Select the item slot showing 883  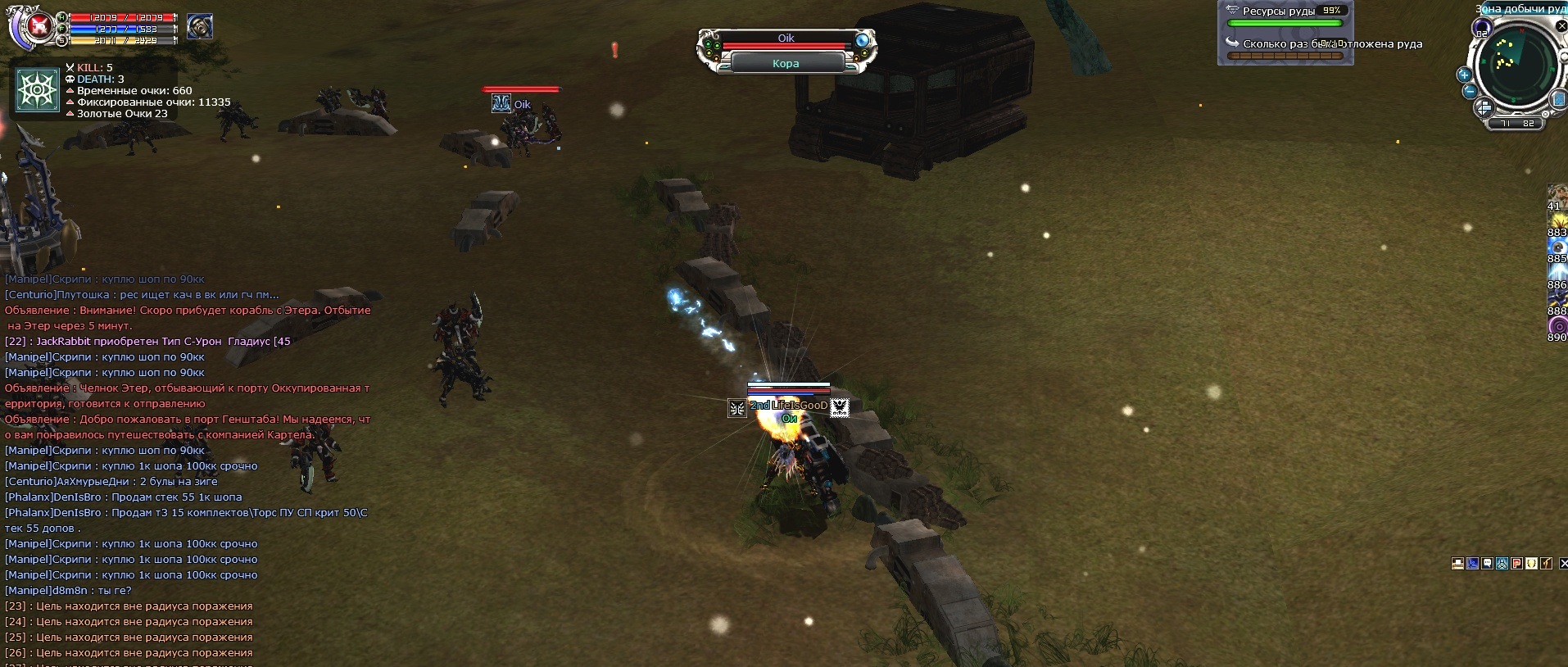tap(1557, 222)
